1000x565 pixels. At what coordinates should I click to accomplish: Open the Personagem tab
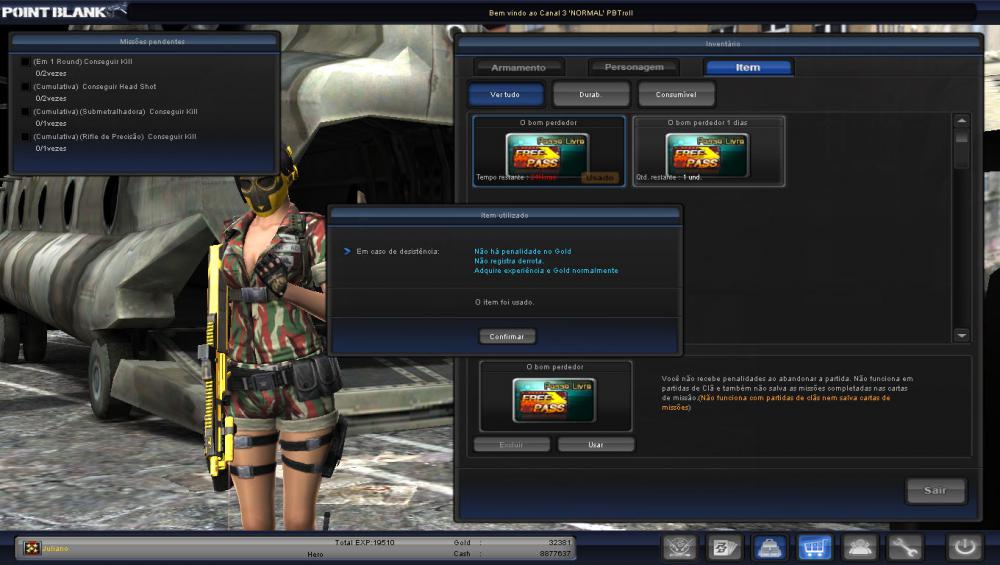point(633,68)
